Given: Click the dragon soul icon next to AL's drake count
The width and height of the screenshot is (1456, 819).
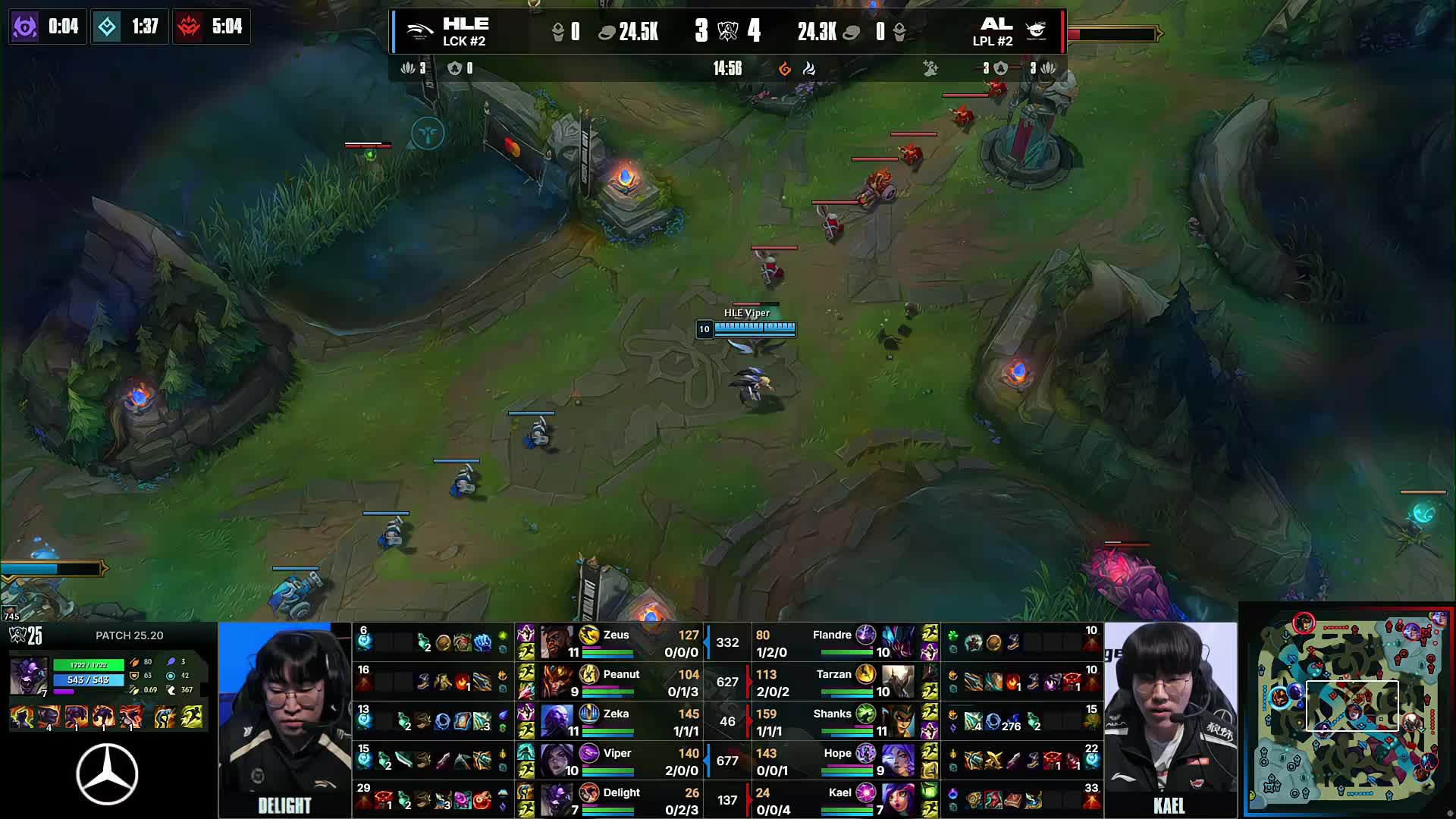Looking at the screenshot, I should [1047, 67].
